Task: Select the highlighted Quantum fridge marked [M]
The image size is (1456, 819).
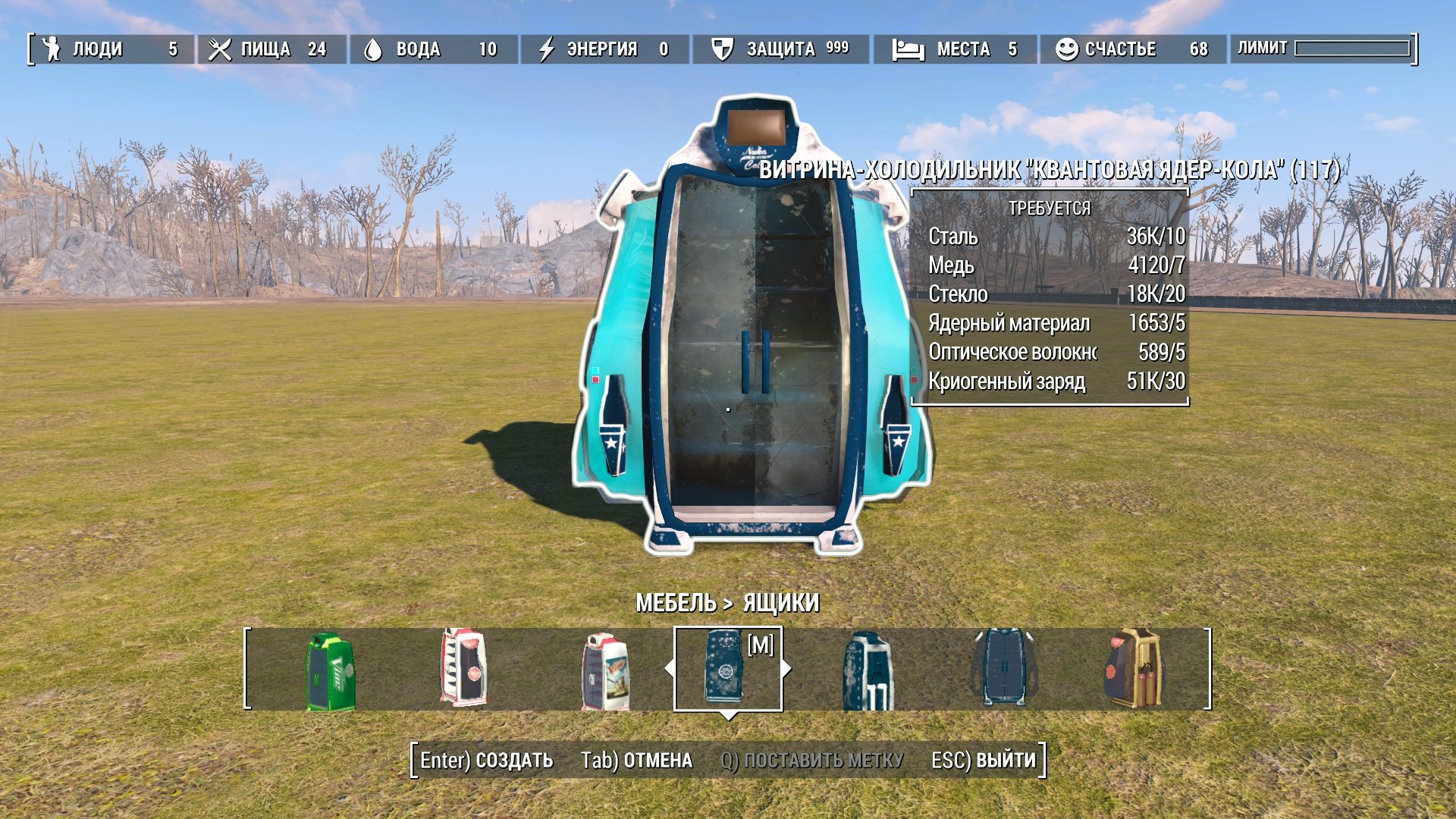Action: pyautogui.click(x=725, y=667)
